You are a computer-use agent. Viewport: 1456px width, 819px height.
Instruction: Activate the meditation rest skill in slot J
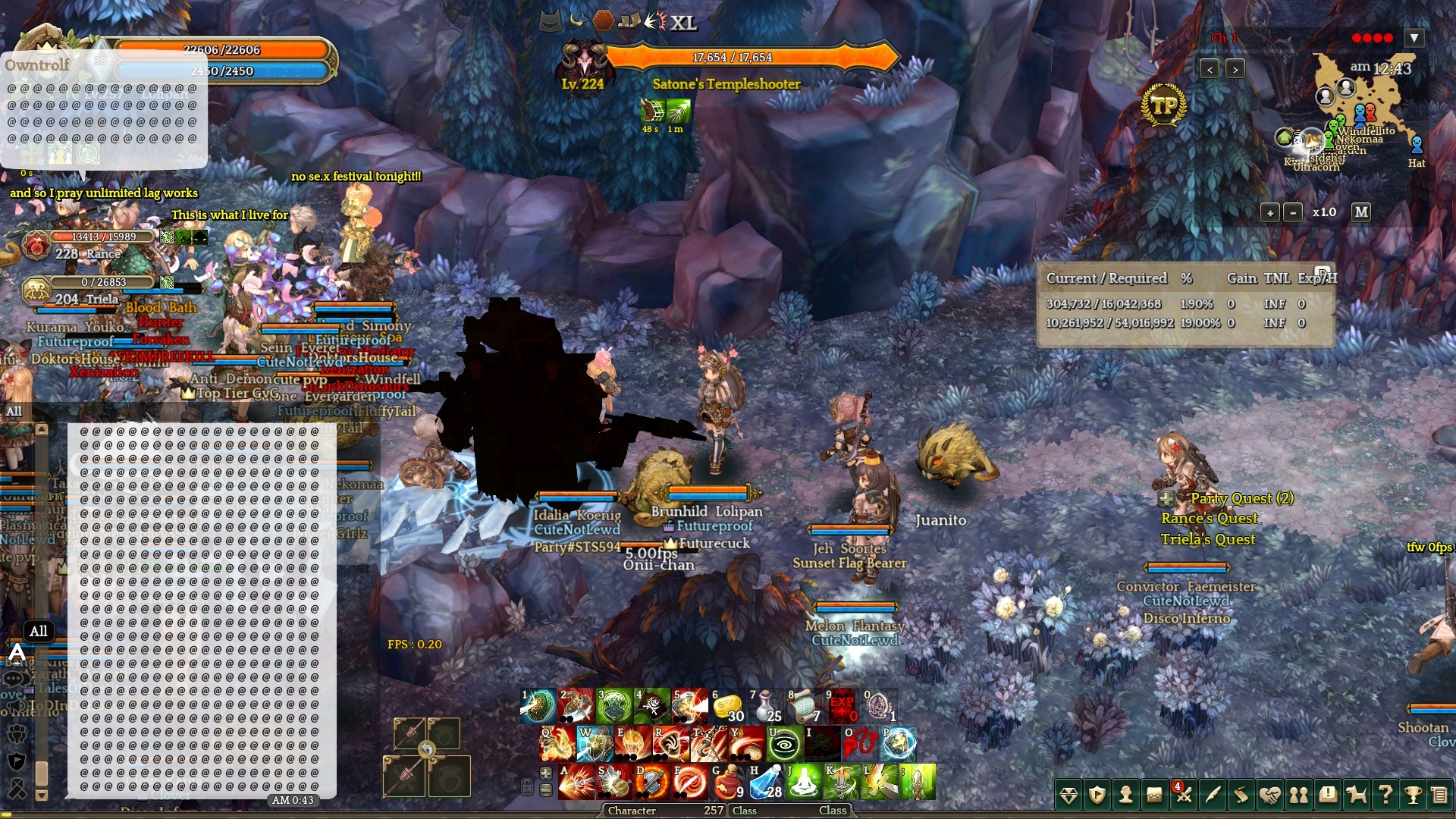pos(803,783)
